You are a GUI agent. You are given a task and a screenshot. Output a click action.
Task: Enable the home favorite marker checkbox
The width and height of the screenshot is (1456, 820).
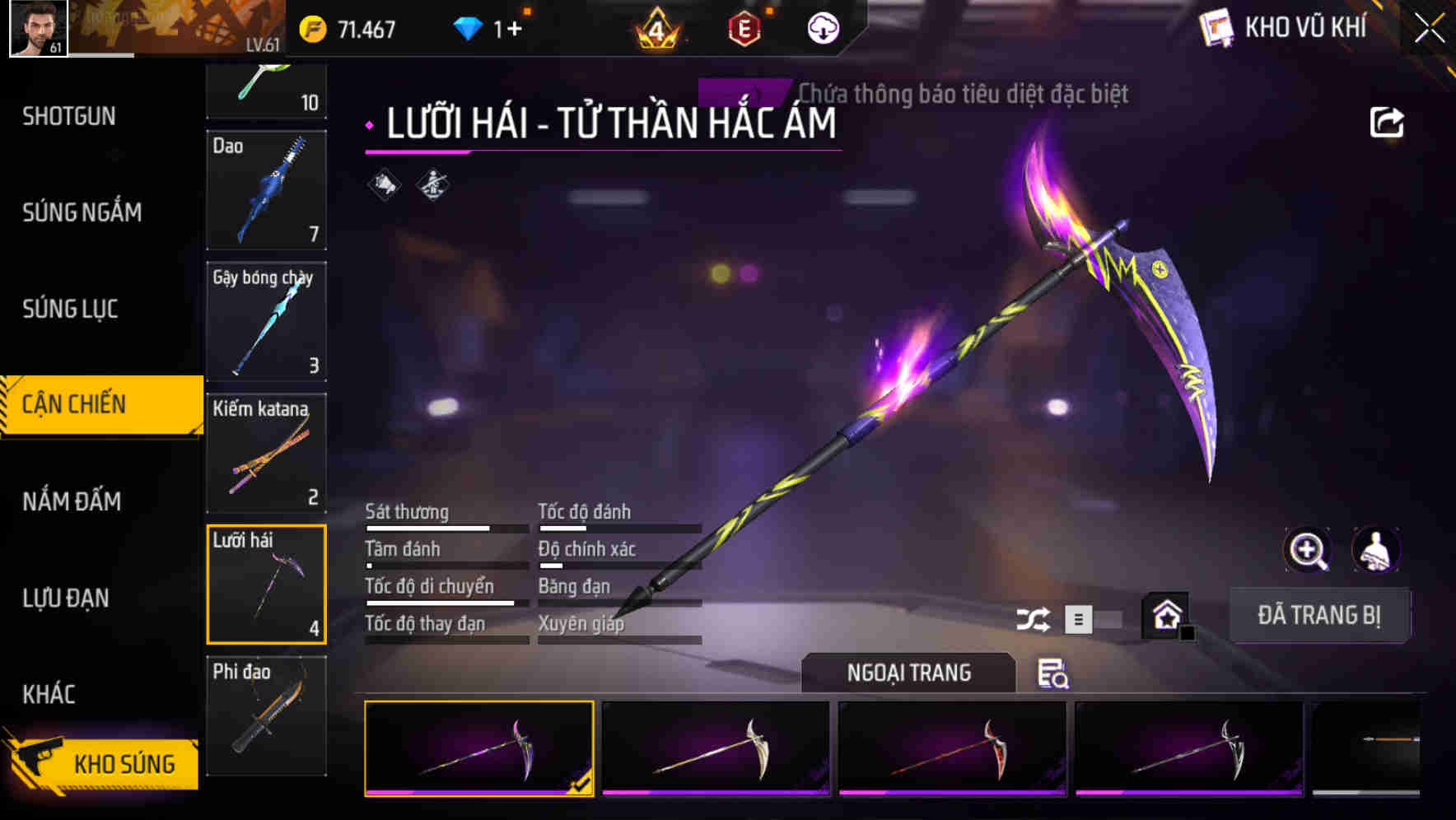click(1187, 633)
